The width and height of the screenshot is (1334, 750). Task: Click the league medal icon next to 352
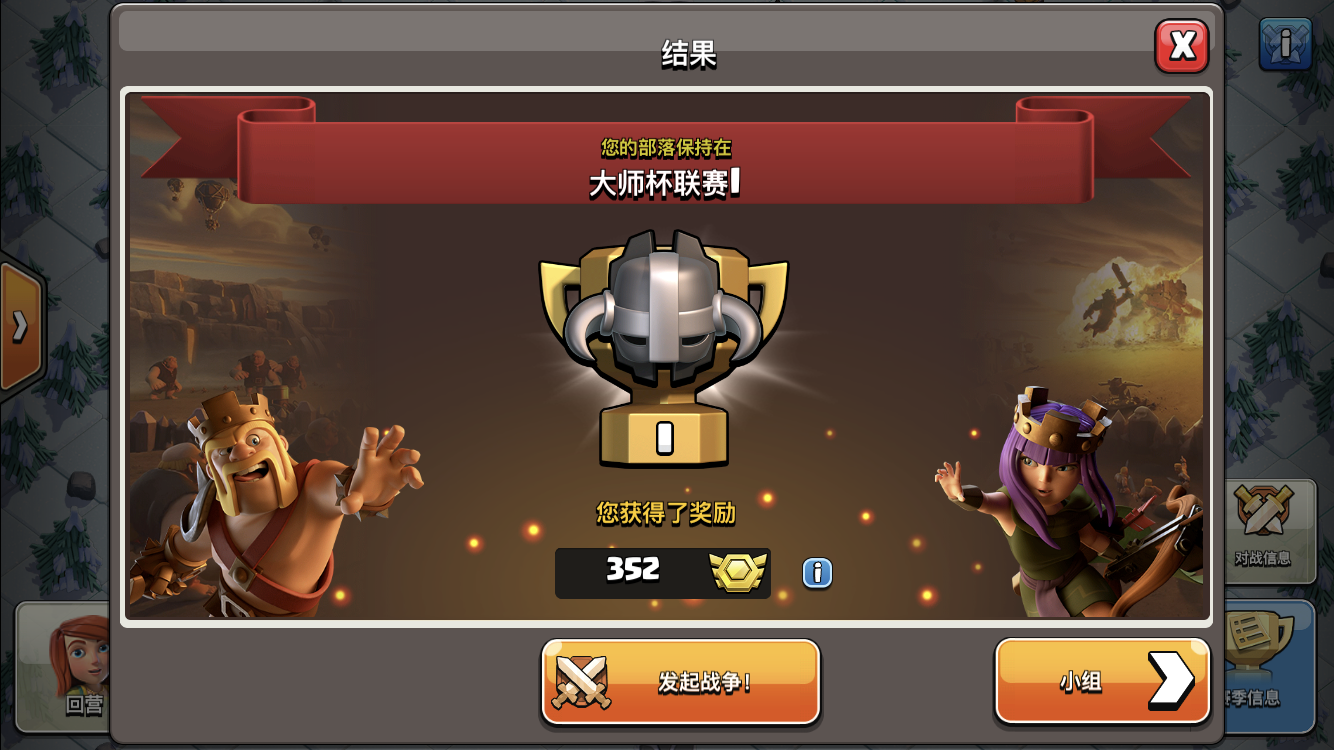737,572
